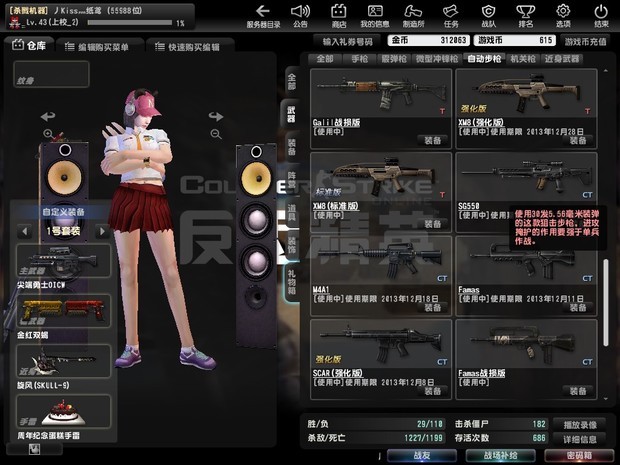Open the 商店 shop from the top bar
Screen dimensions: 620x465
(x=339, y=14)
